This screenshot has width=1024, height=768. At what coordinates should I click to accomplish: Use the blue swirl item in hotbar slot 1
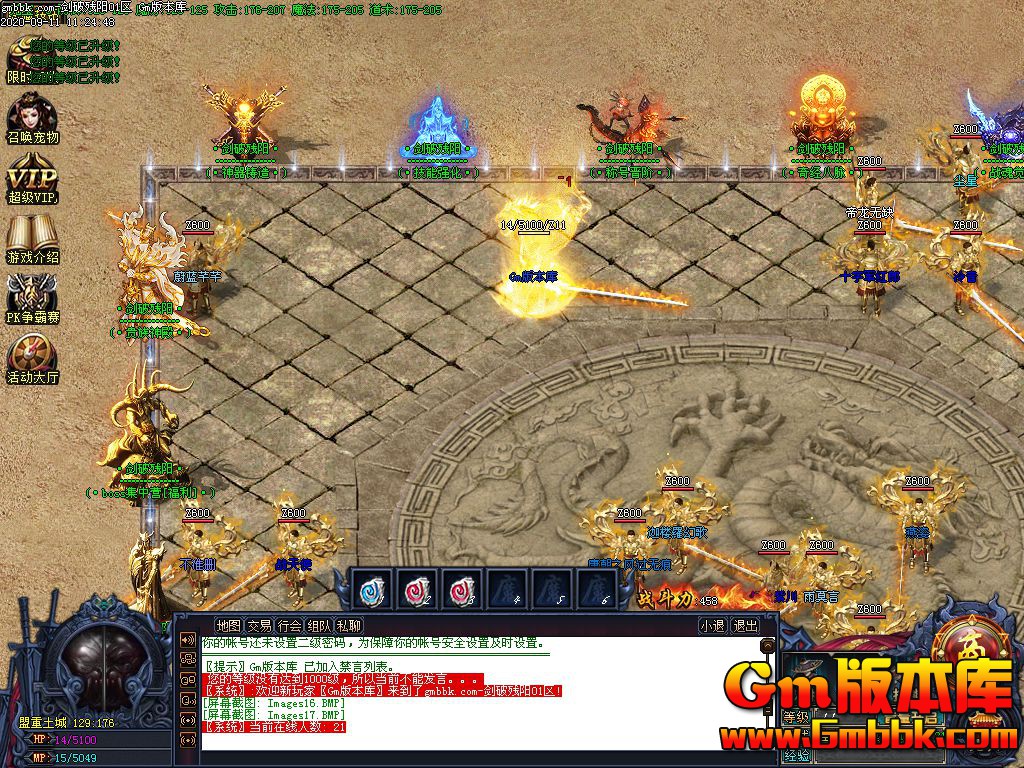click(x=373, y=588)
